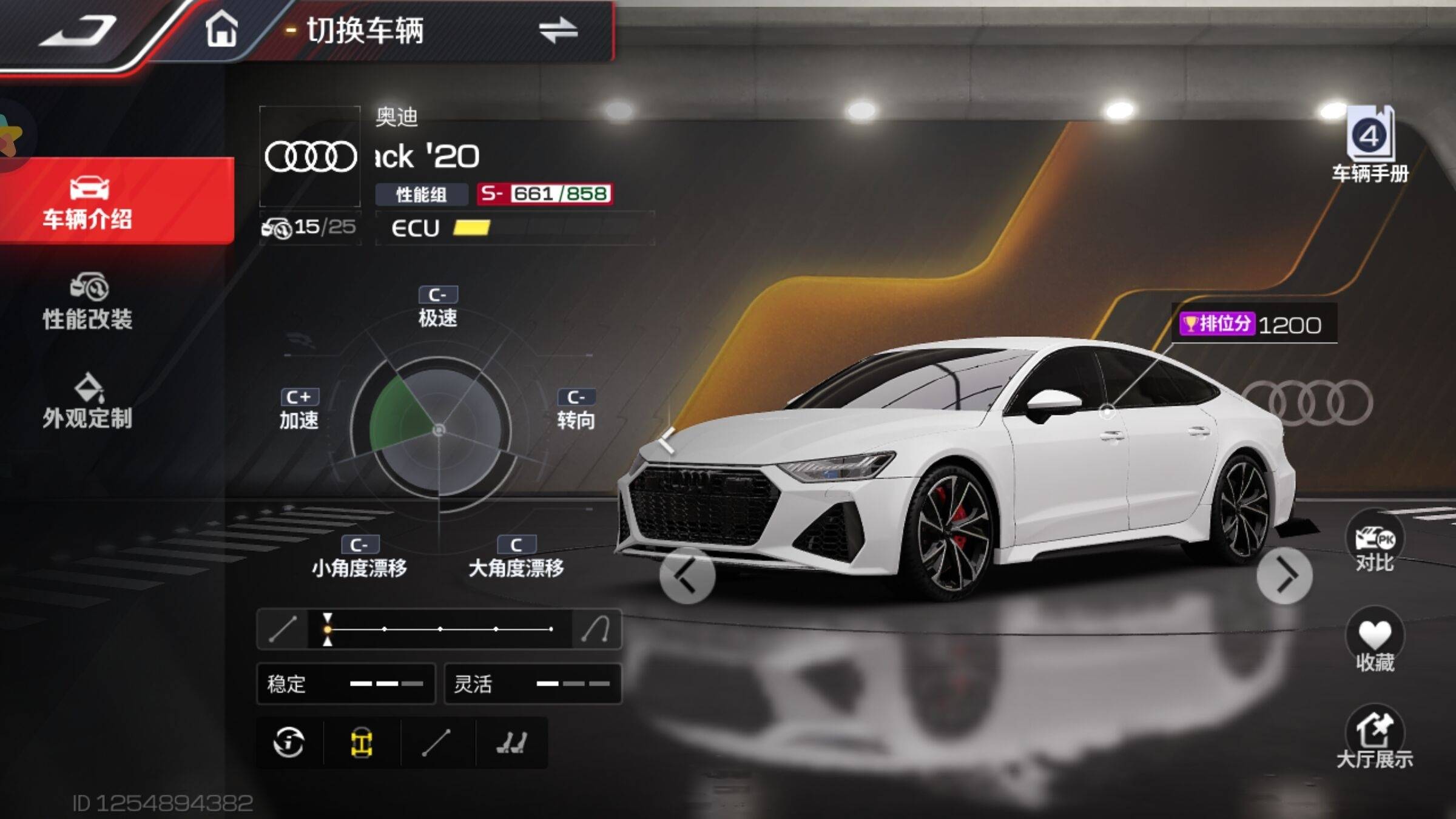
Task: Open the home screen via house icon
Action: 221,29
